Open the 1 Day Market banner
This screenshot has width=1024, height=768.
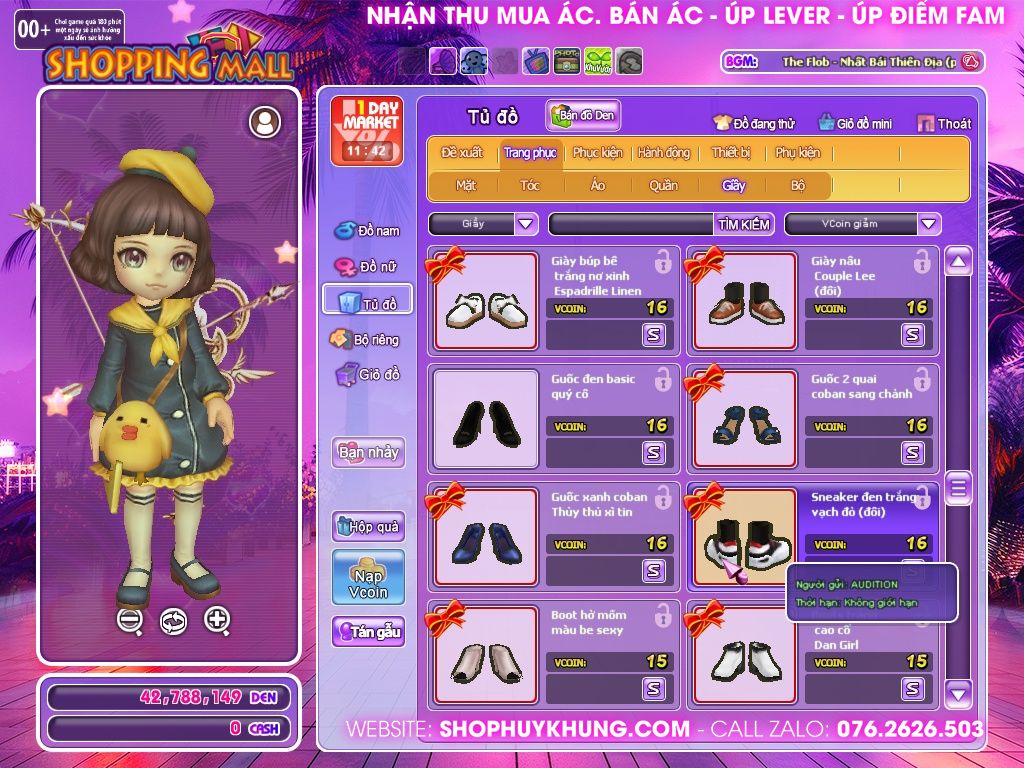(366, 131)
